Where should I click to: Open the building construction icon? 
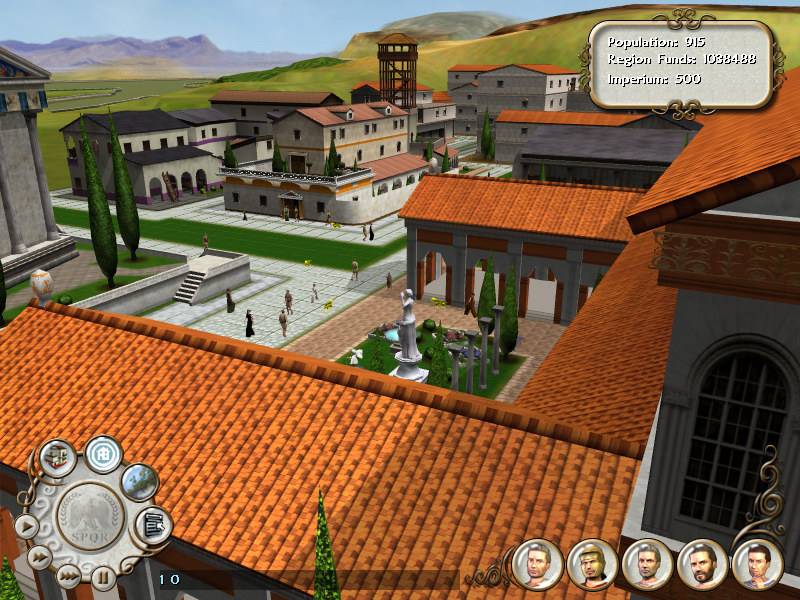pos(58,459)
